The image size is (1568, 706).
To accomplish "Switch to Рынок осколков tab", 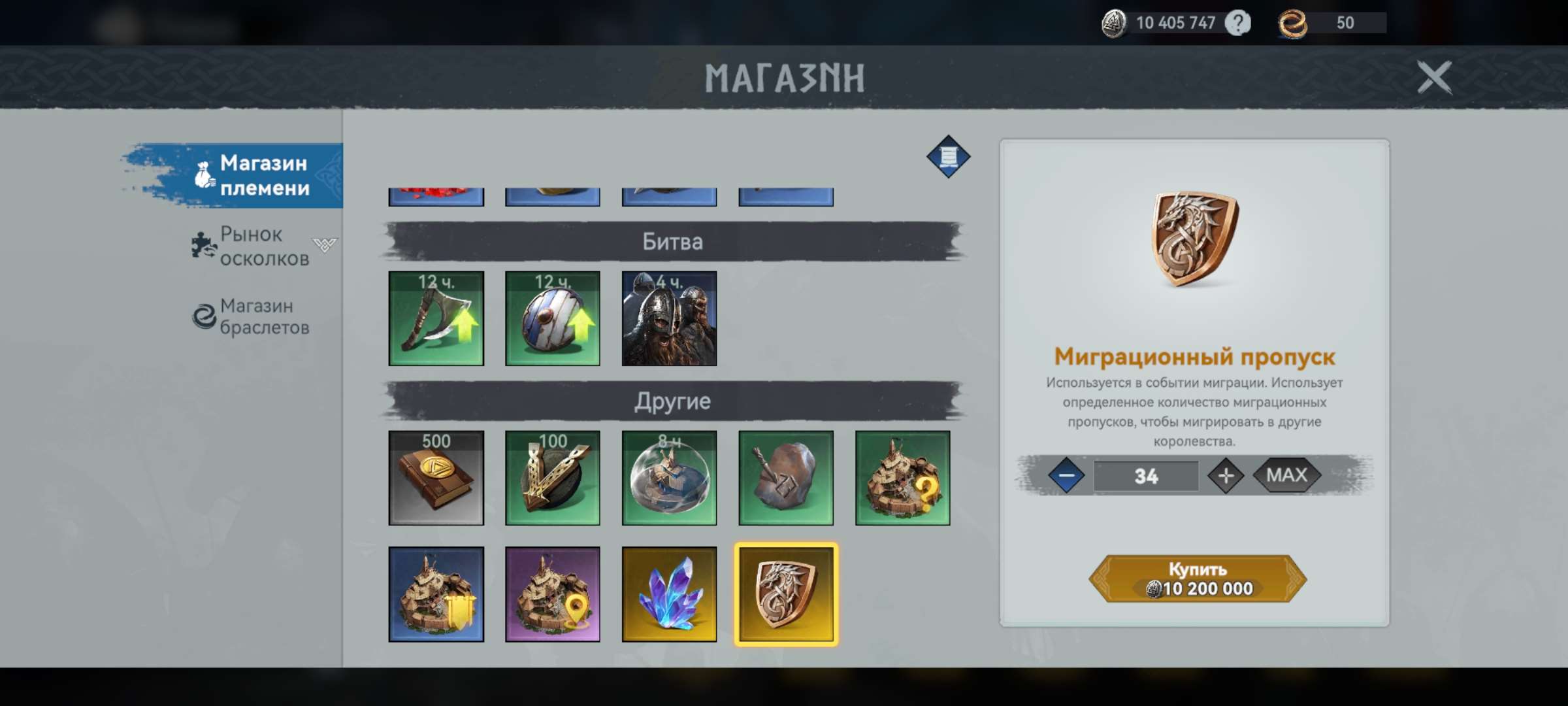I will [x=263, y=246].
